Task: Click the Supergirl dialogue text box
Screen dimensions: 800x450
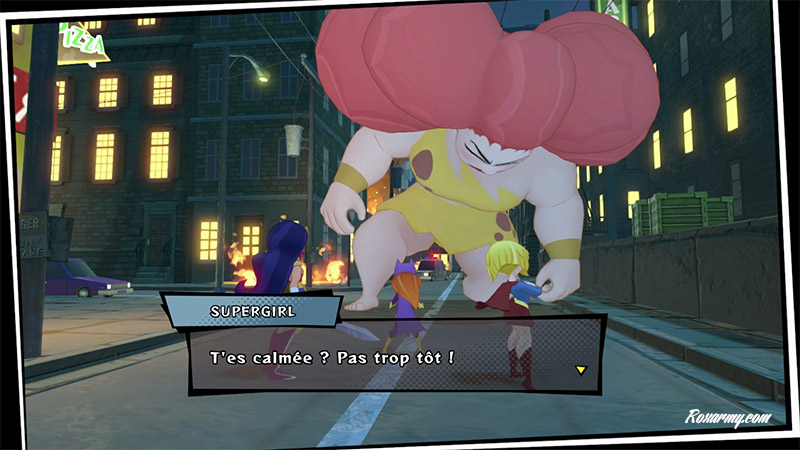Action: tap(395, 357)
